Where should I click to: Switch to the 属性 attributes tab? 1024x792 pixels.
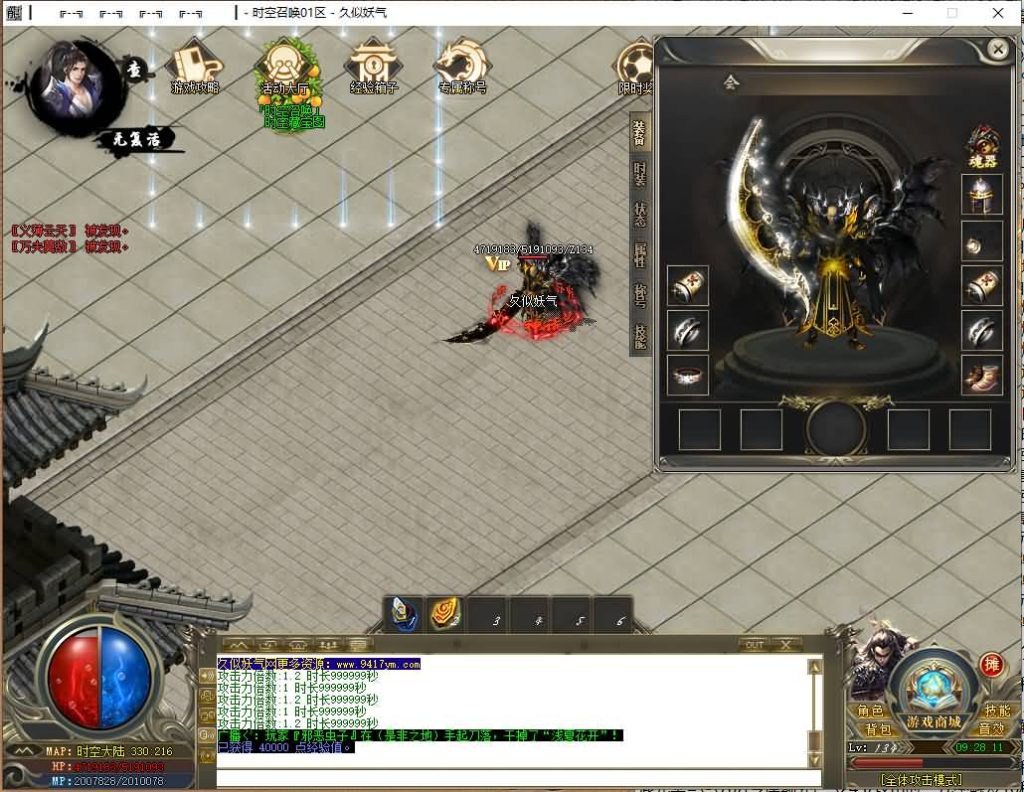[640, 254]
